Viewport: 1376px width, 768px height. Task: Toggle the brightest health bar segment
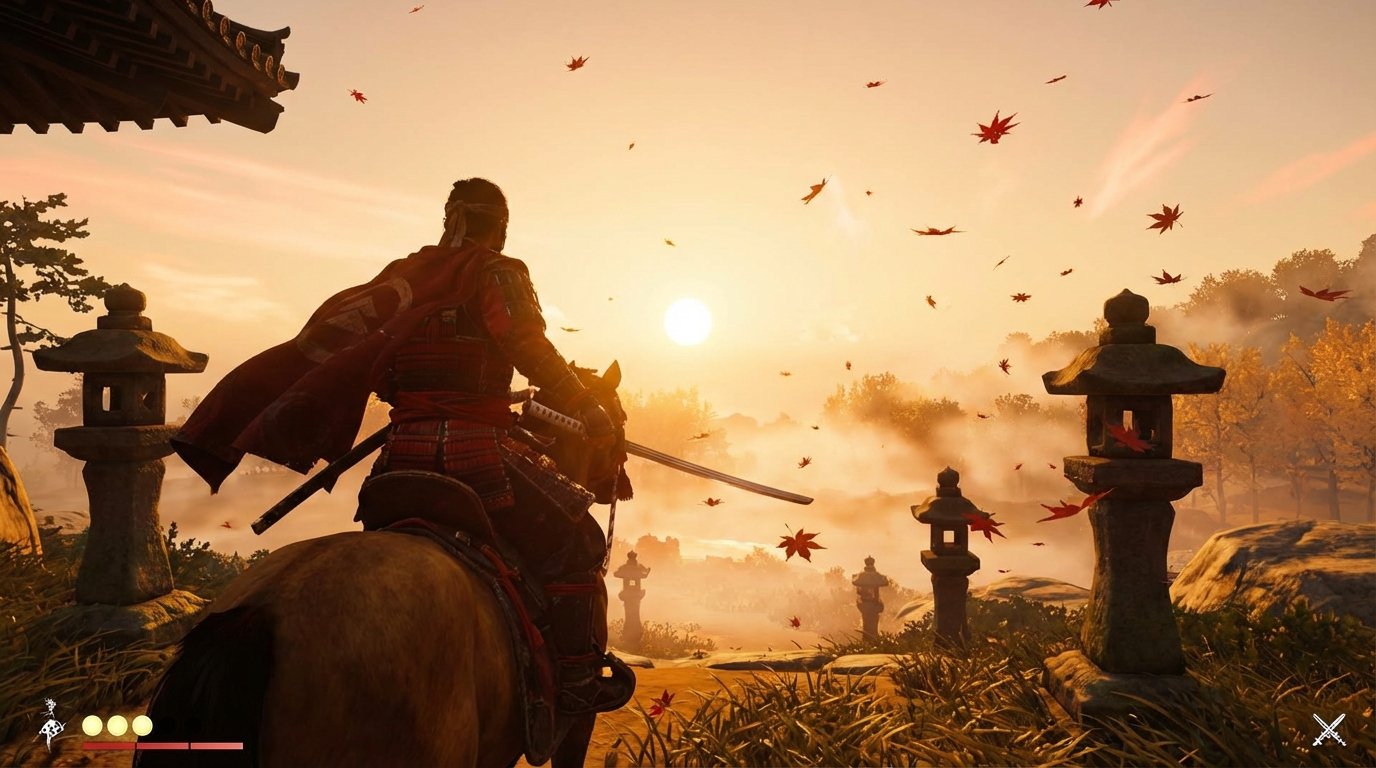216,745
